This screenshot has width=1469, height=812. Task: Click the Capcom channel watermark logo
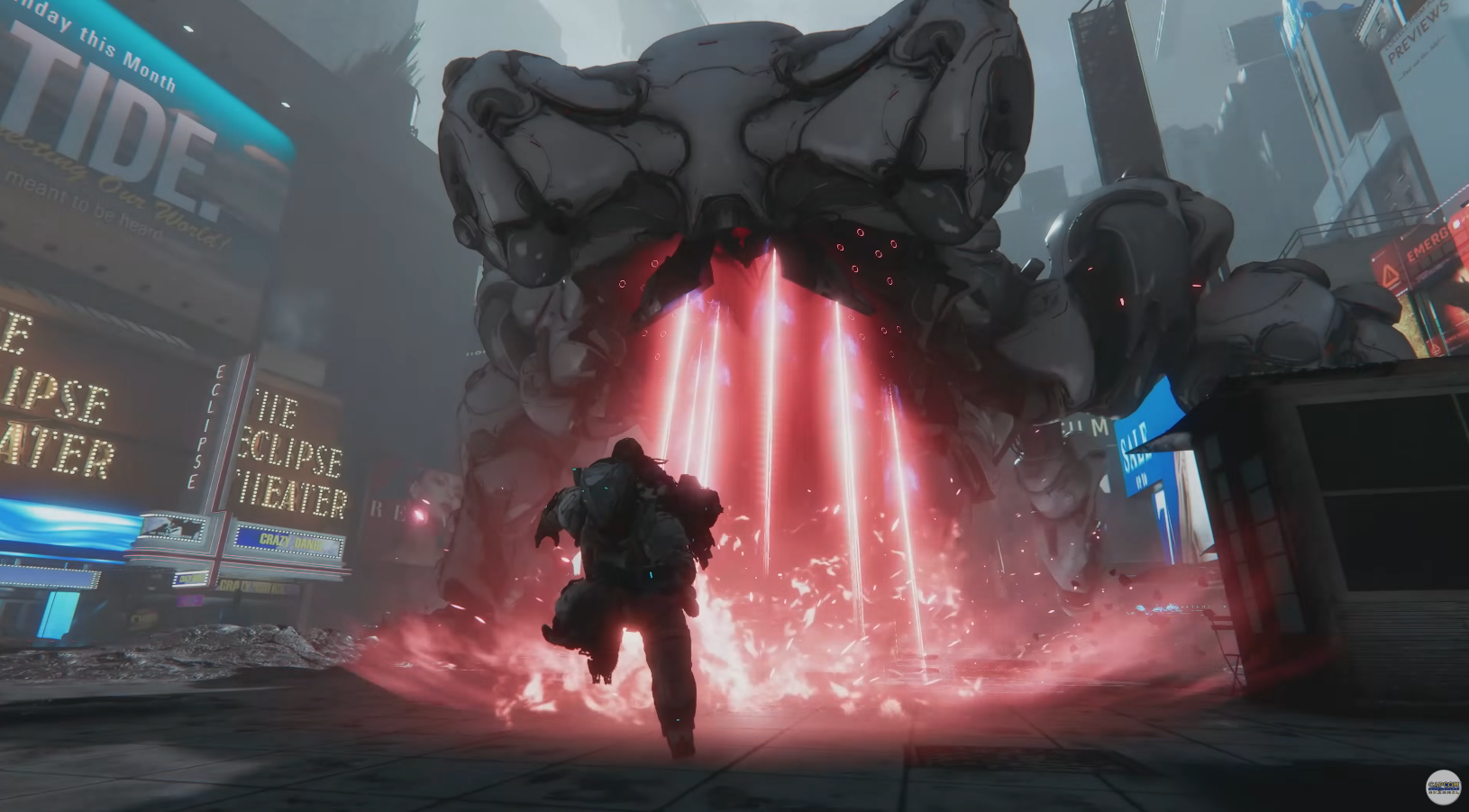(x=1442, y=787)
